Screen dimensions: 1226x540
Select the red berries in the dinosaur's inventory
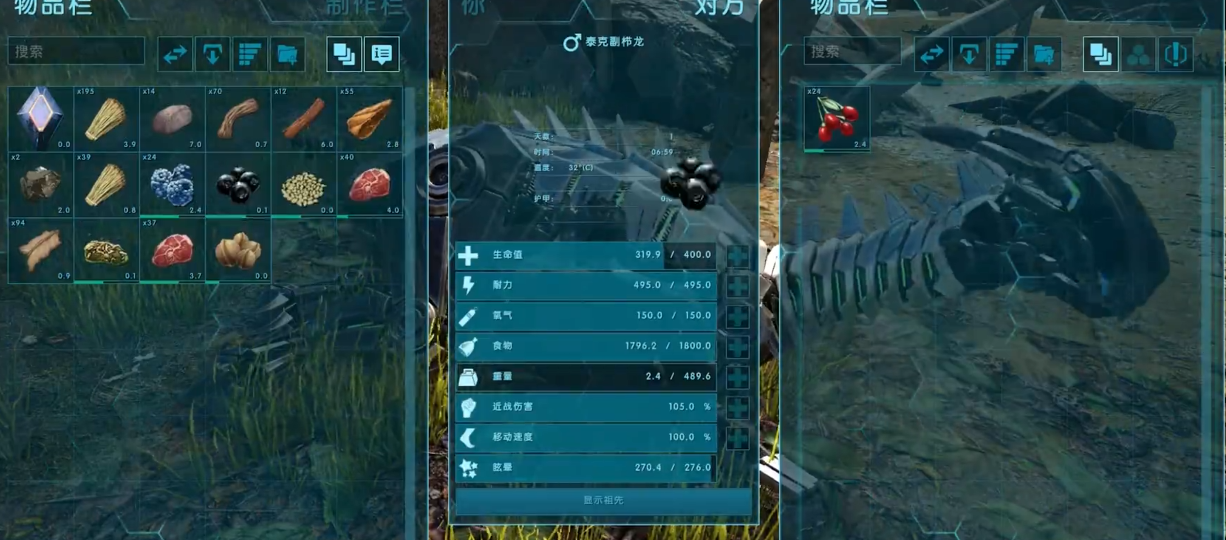pos(837,118)
